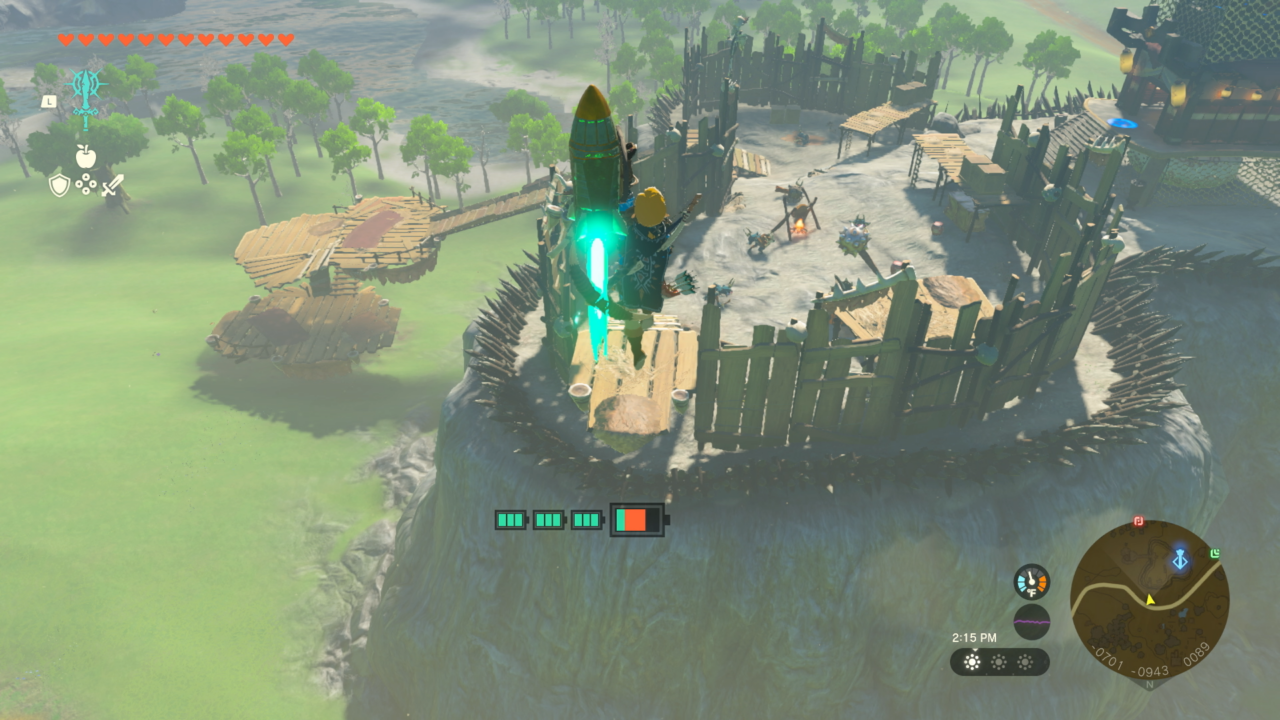Click the apple food icon
The image size is (1280, 720).
[x=85, y=155]
